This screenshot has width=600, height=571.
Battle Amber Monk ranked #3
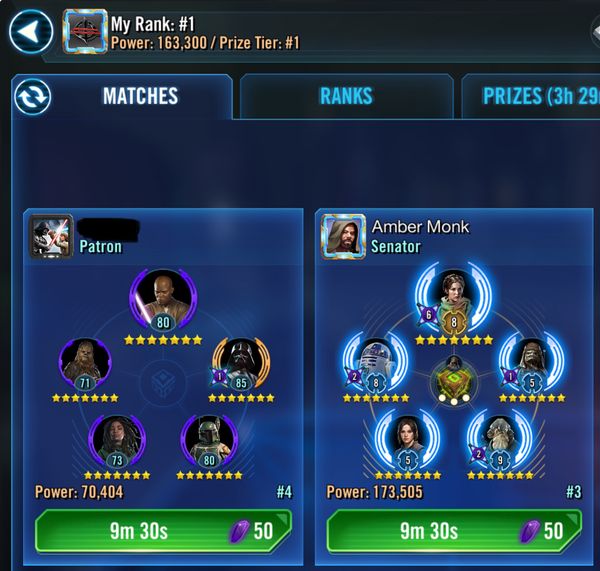click(x=455, y=530)
